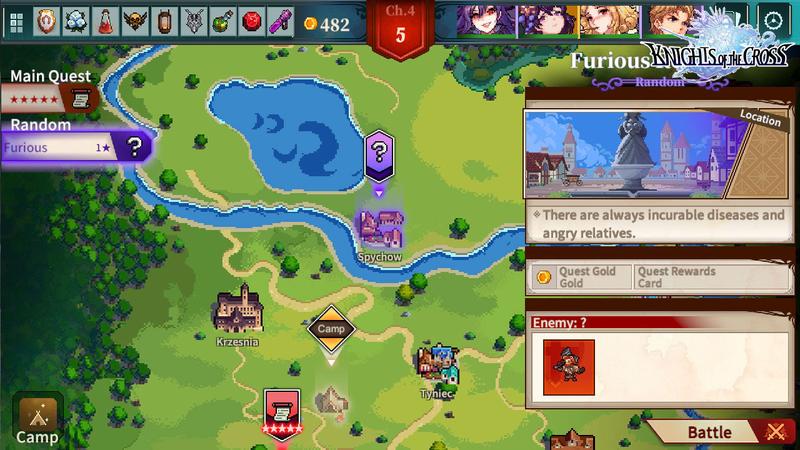Select the white flower bundle item
The image size is (800, 450).
coord(76,22)
